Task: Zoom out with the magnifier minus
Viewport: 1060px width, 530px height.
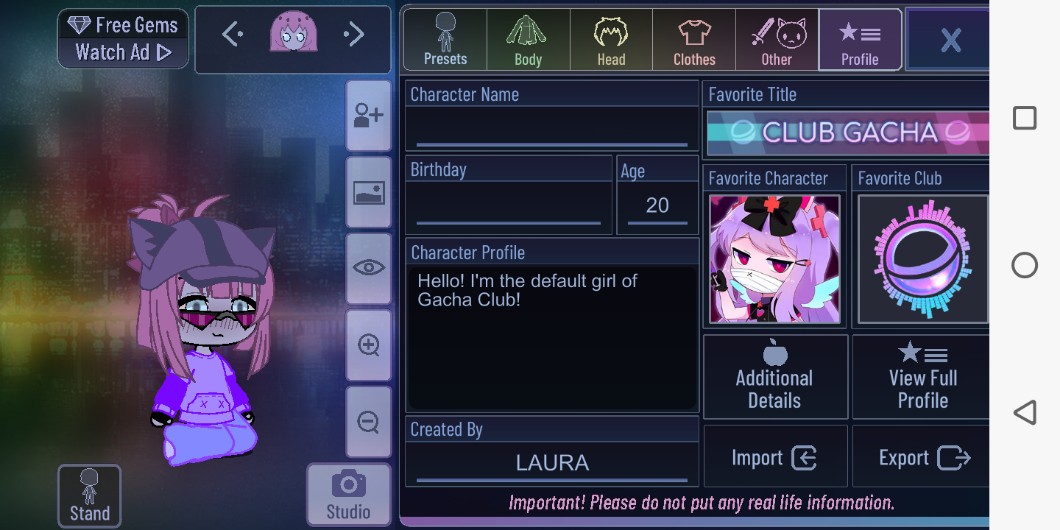Action: pyautogui.click(x=368, y=421)
